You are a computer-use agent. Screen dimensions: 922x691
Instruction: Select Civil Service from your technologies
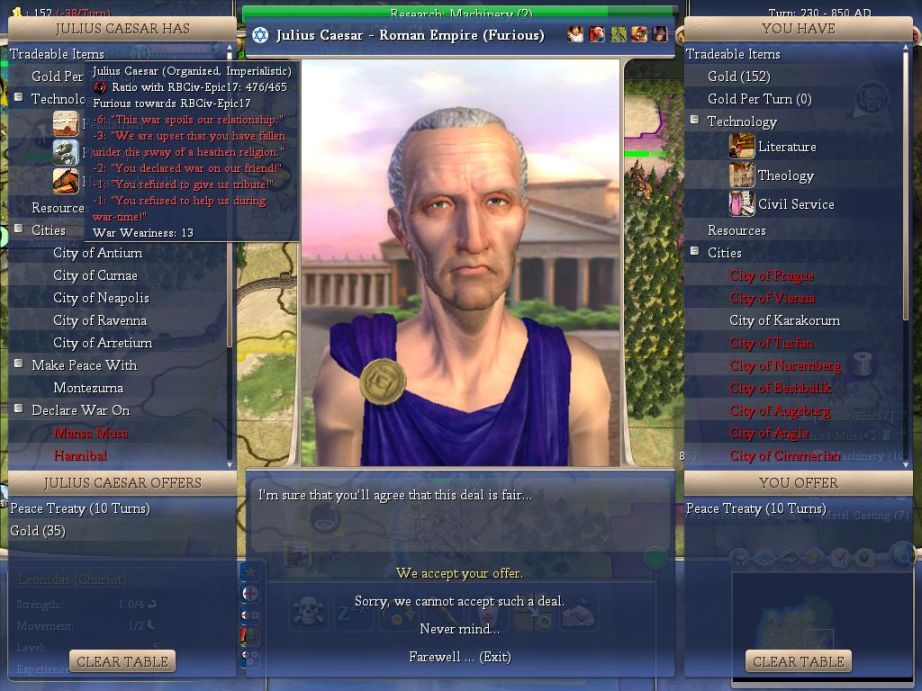(x=795, y=204)
